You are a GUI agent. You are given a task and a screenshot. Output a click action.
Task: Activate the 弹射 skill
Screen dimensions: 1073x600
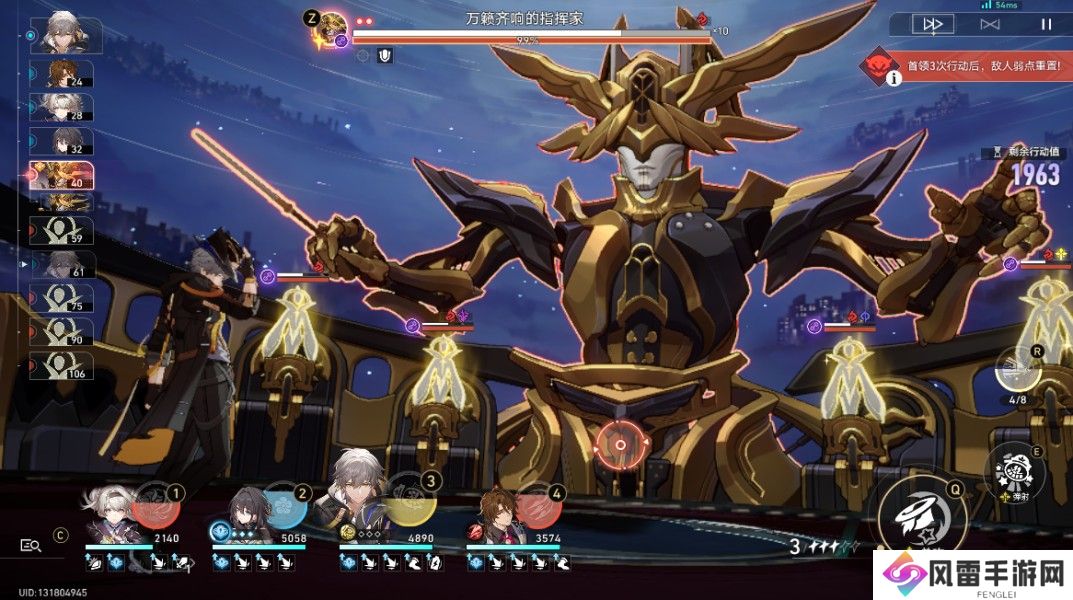tap(1008, 470)
